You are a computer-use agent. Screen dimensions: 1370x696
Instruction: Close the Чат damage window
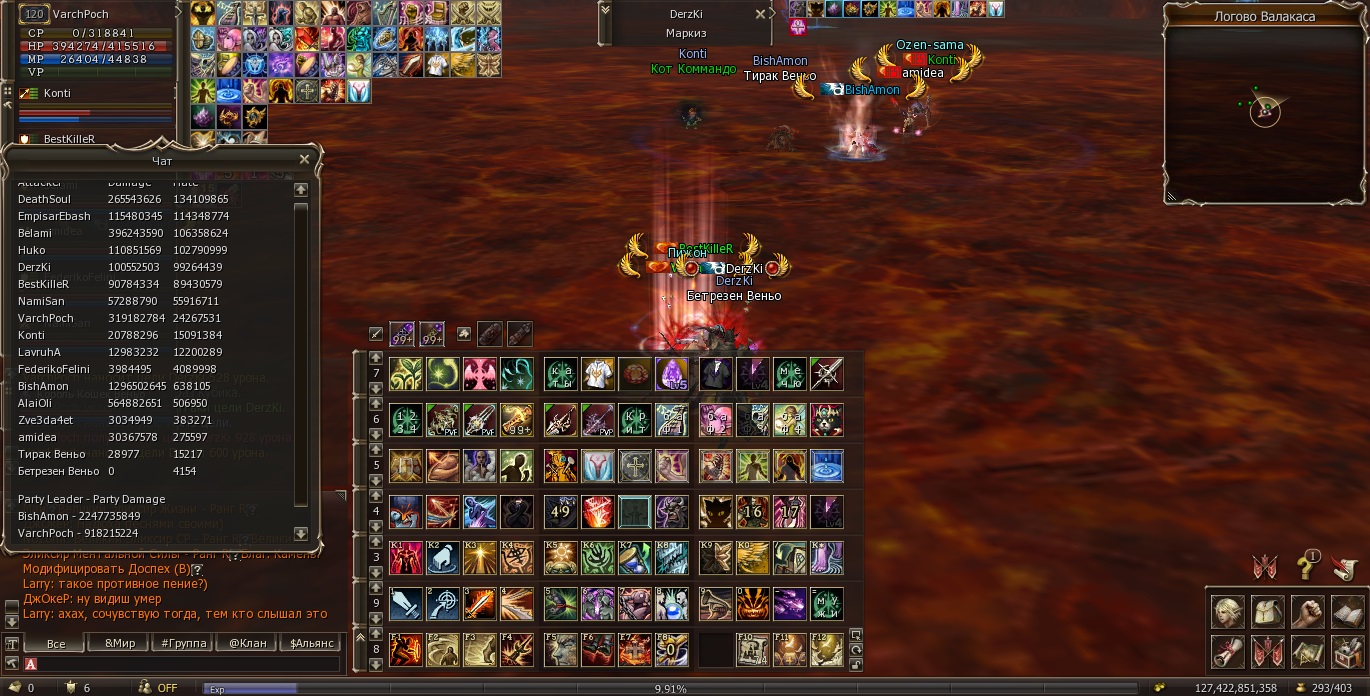pyautogui.click(x=304, y=159)
